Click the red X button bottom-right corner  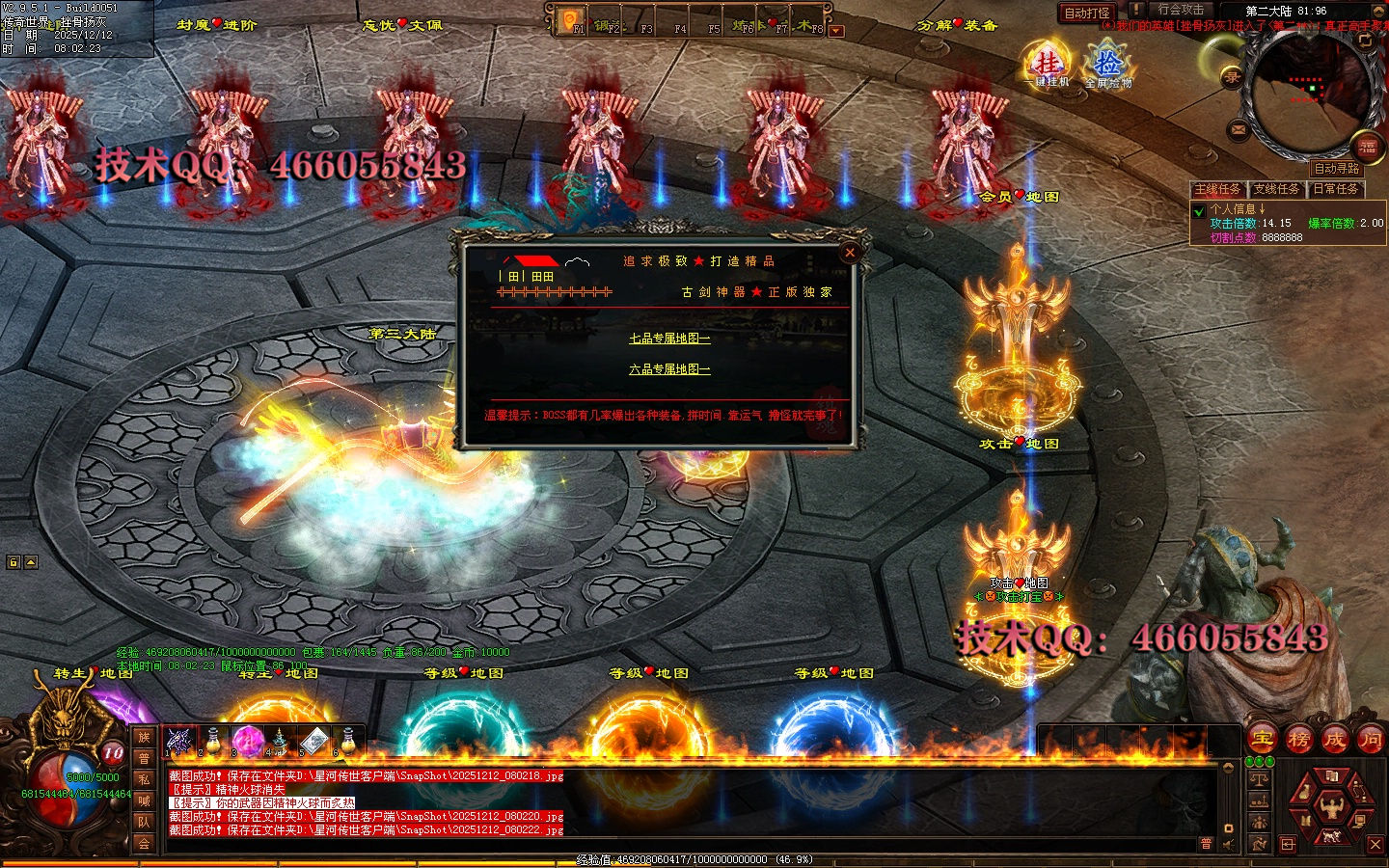[x=1375, y=845]
